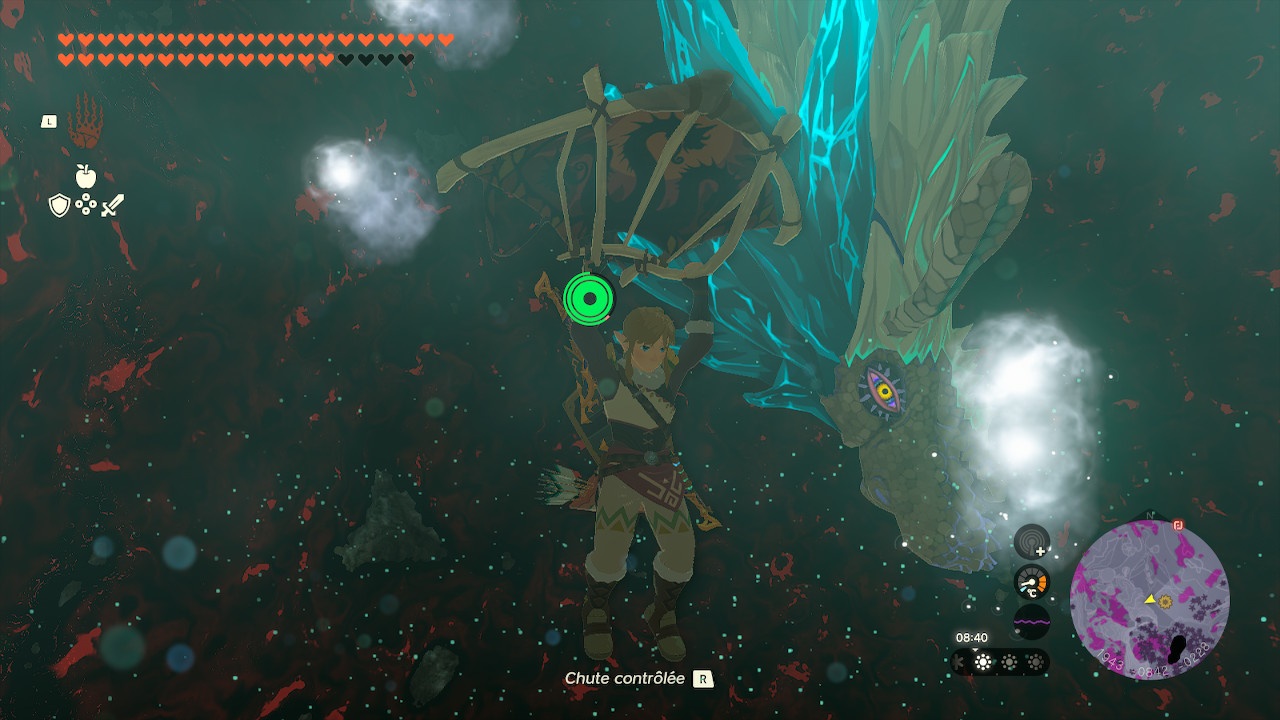This screenshot has height=720, width=1280.
Task: Select the apple quick-item icon
Action: click(x=85, y=177)
